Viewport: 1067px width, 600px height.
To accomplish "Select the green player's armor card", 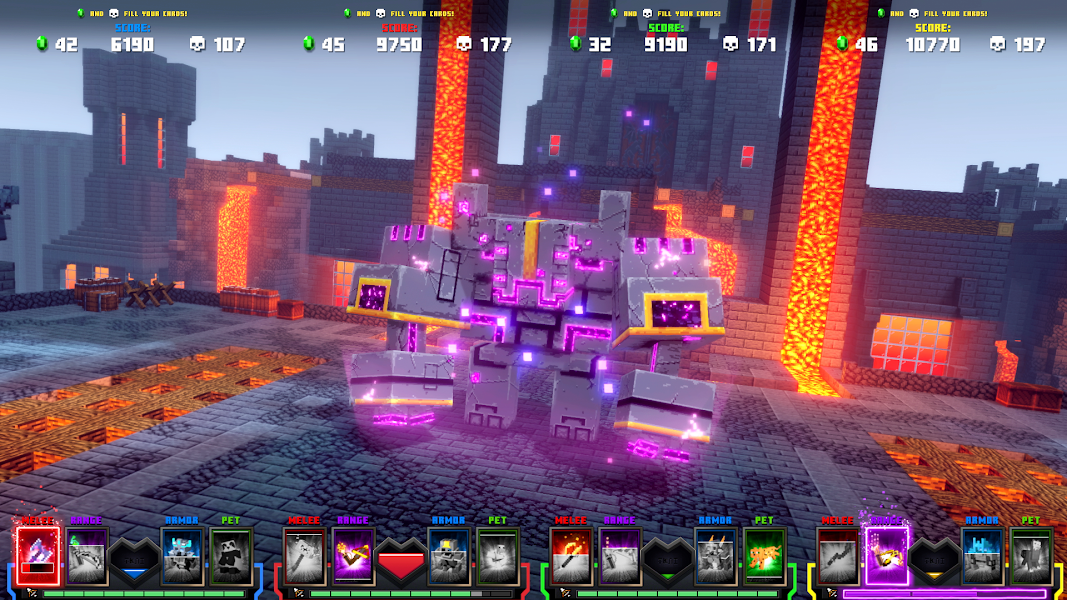I will pos(715,556).
